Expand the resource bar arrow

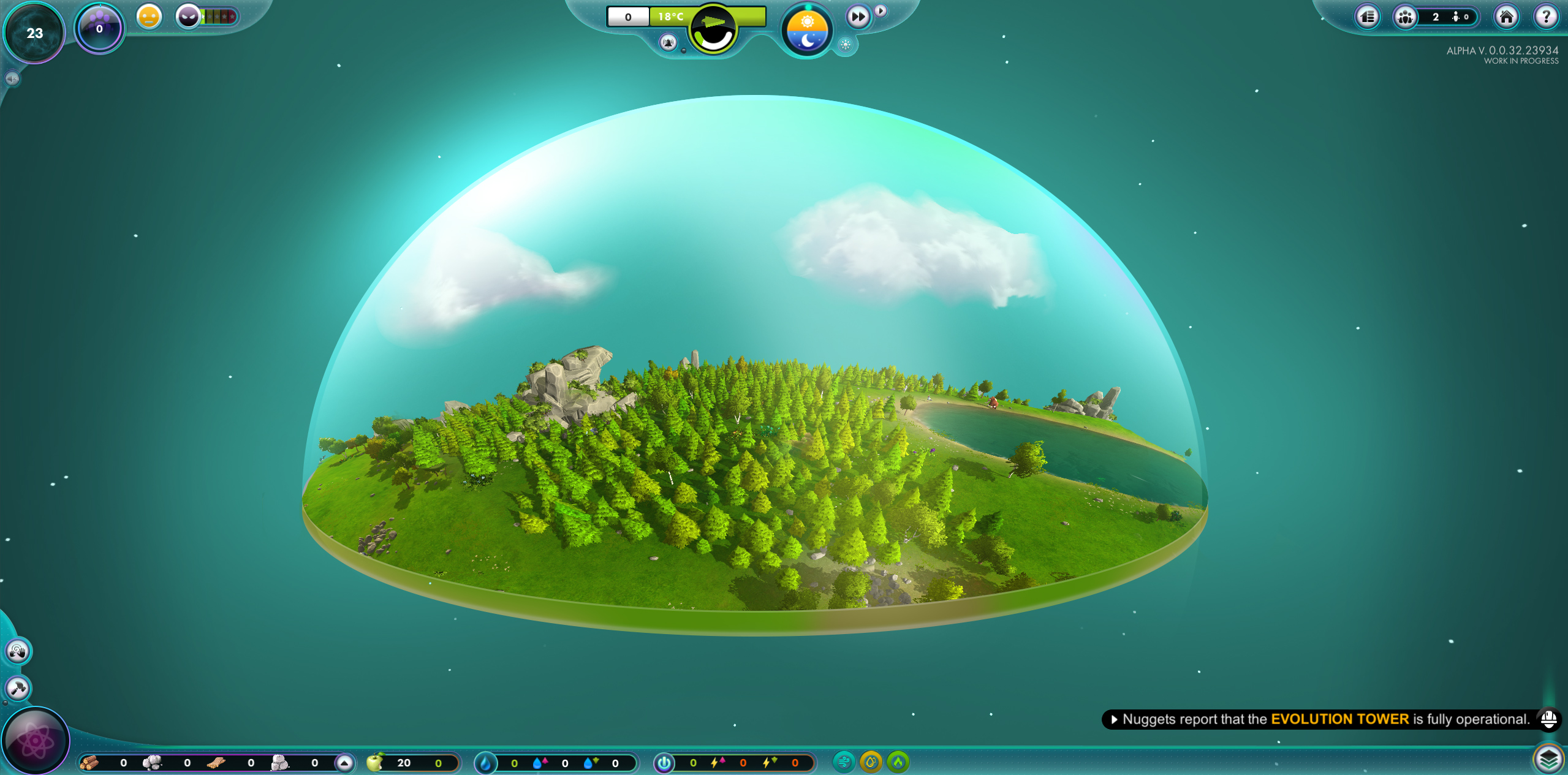pyautogui.click(x=344, y=763)
